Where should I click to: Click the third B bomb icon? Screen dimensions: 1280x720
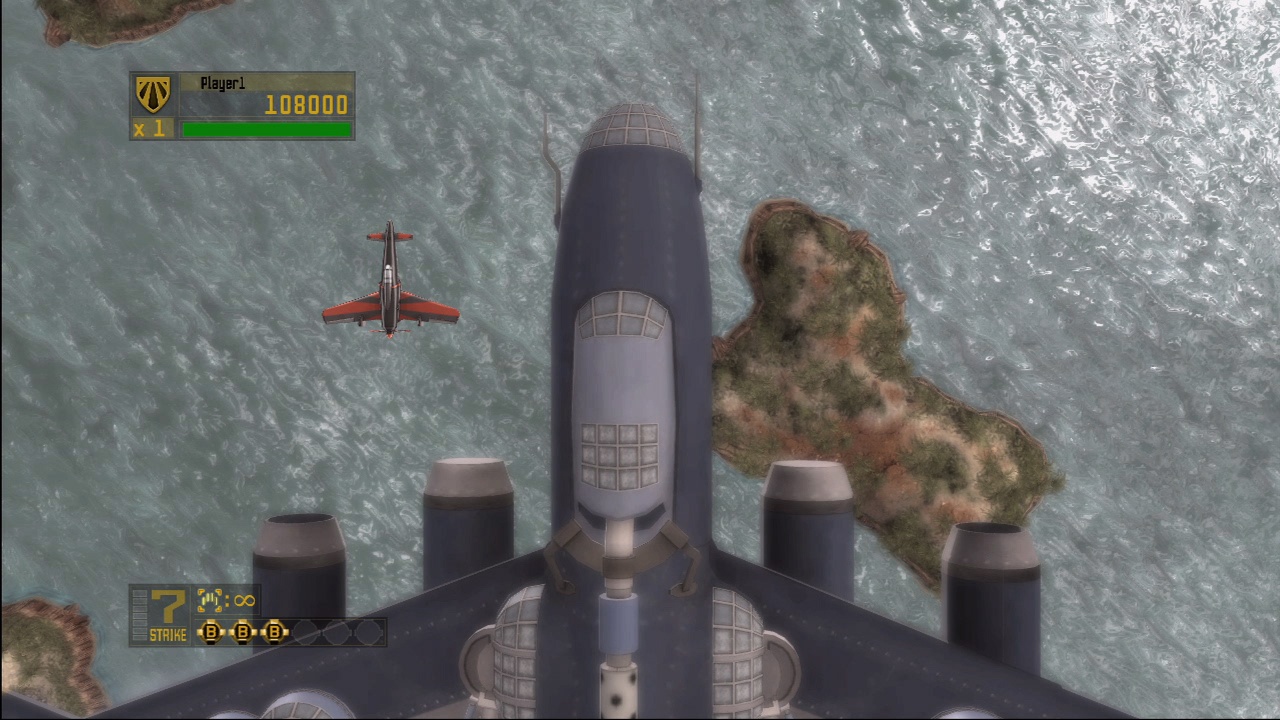point(275,631)
